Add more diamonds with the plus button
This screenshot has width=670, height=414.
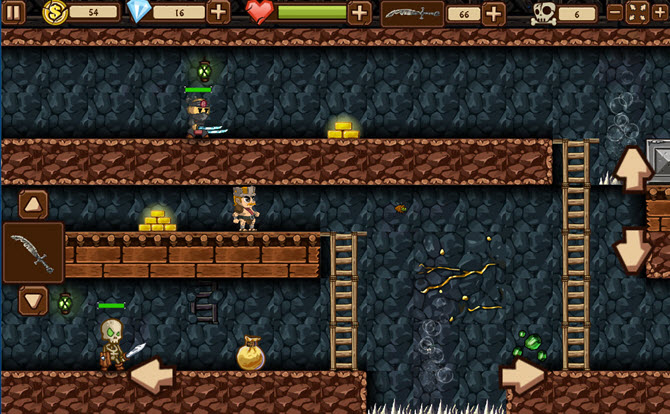tap(219, 13)
